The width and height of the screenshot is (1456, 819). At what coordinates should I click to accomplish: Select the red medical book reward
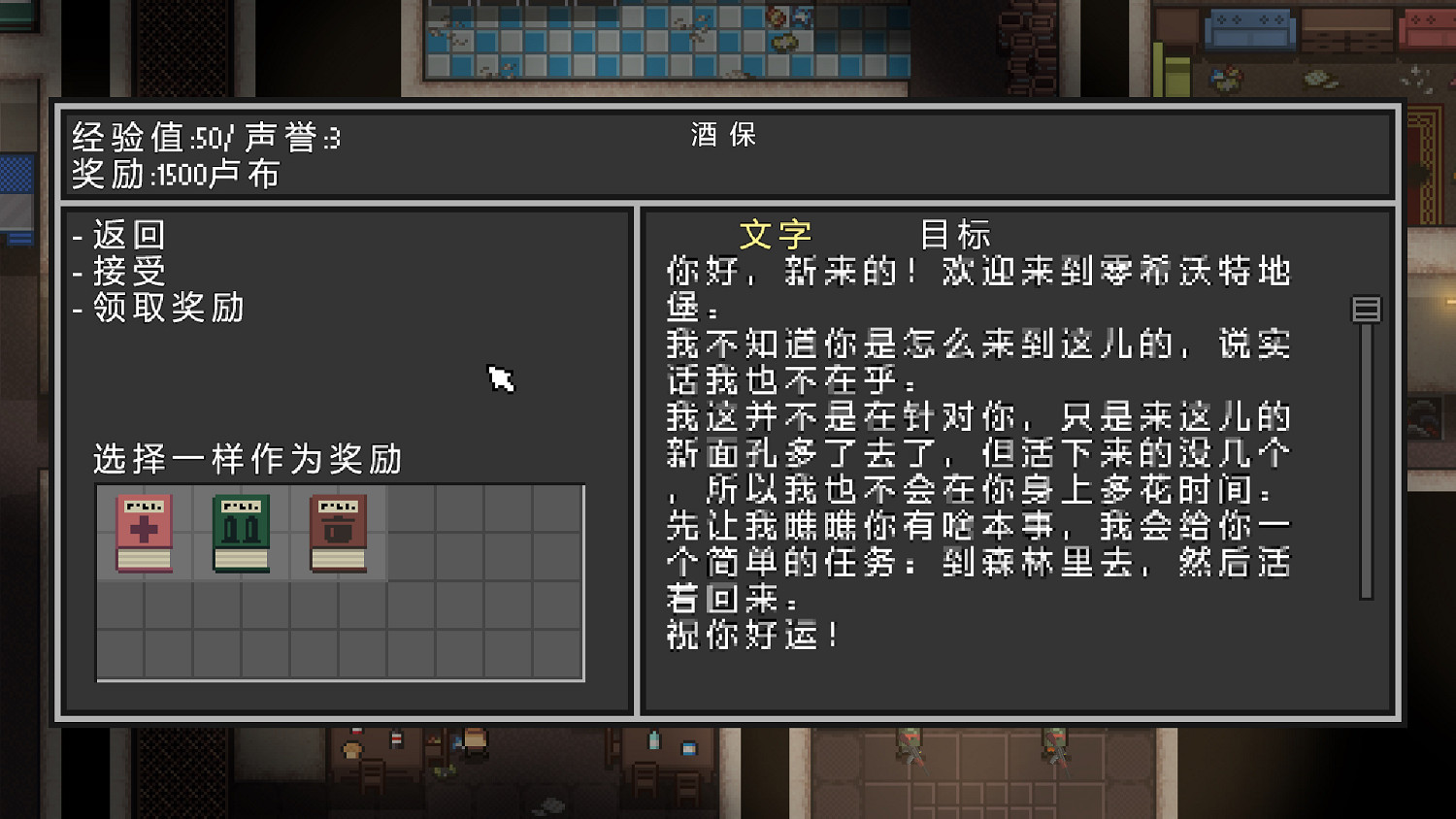click(x=143, y=532)
